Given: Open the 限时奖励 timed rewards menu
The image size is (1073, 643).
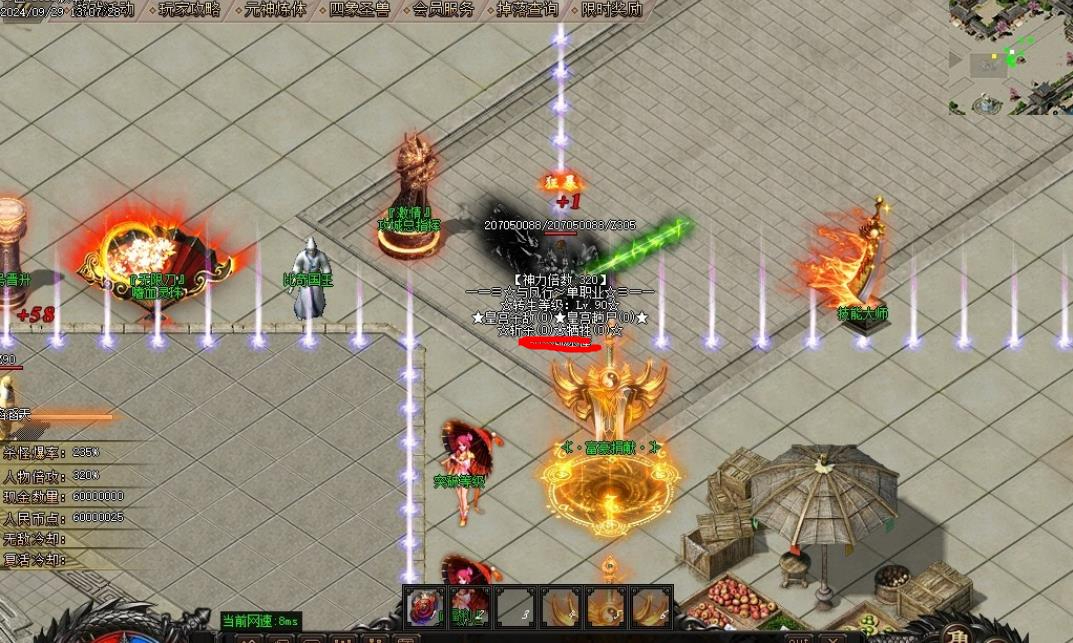Looking at the screenshot, I should 611,10.
